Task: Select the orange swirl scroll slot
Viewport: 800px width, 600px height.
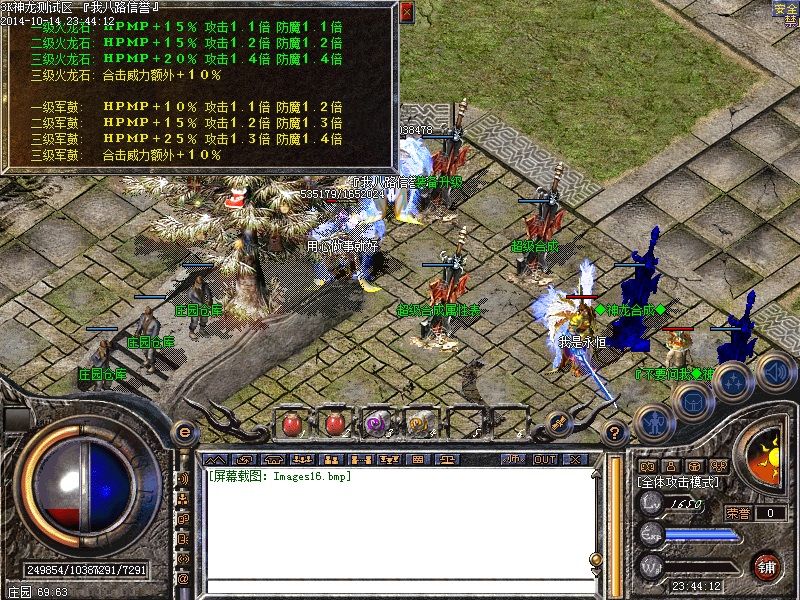Action: (x=419, y=423)
